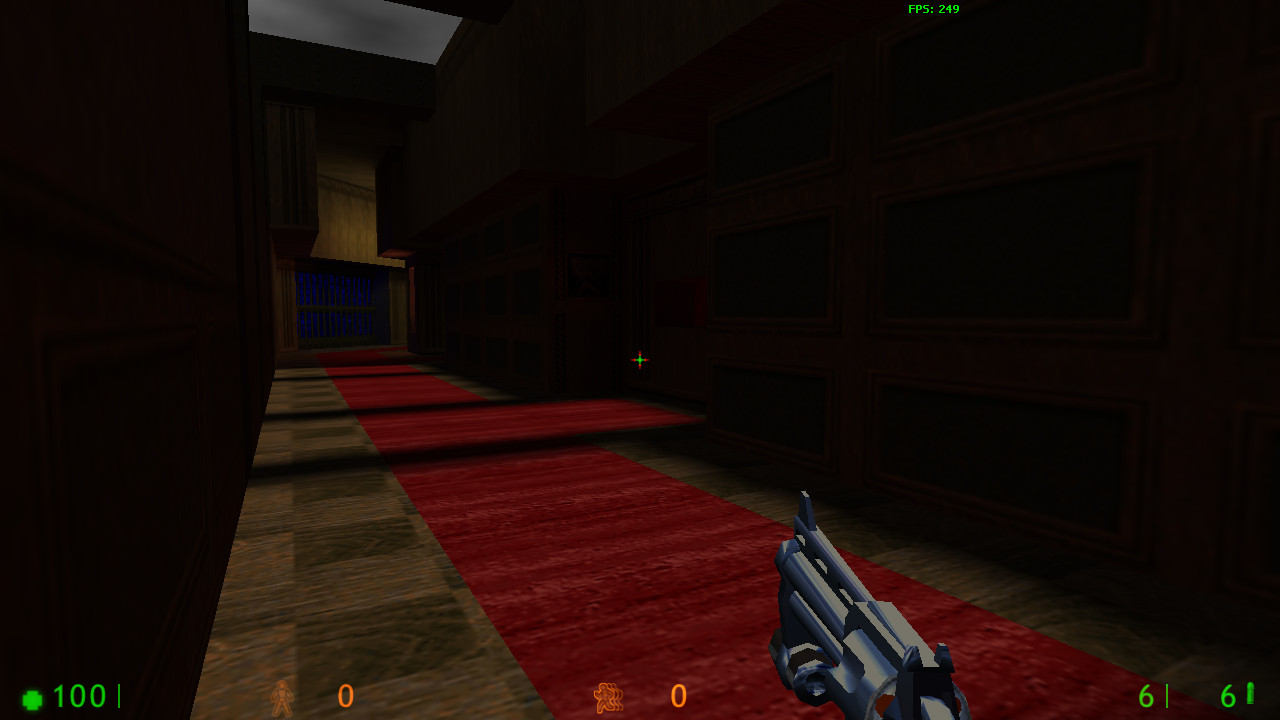This screenshot has height=720, width=1280.
Task: Click the orange multi-figure rescue icon
Action: [608, 698]
